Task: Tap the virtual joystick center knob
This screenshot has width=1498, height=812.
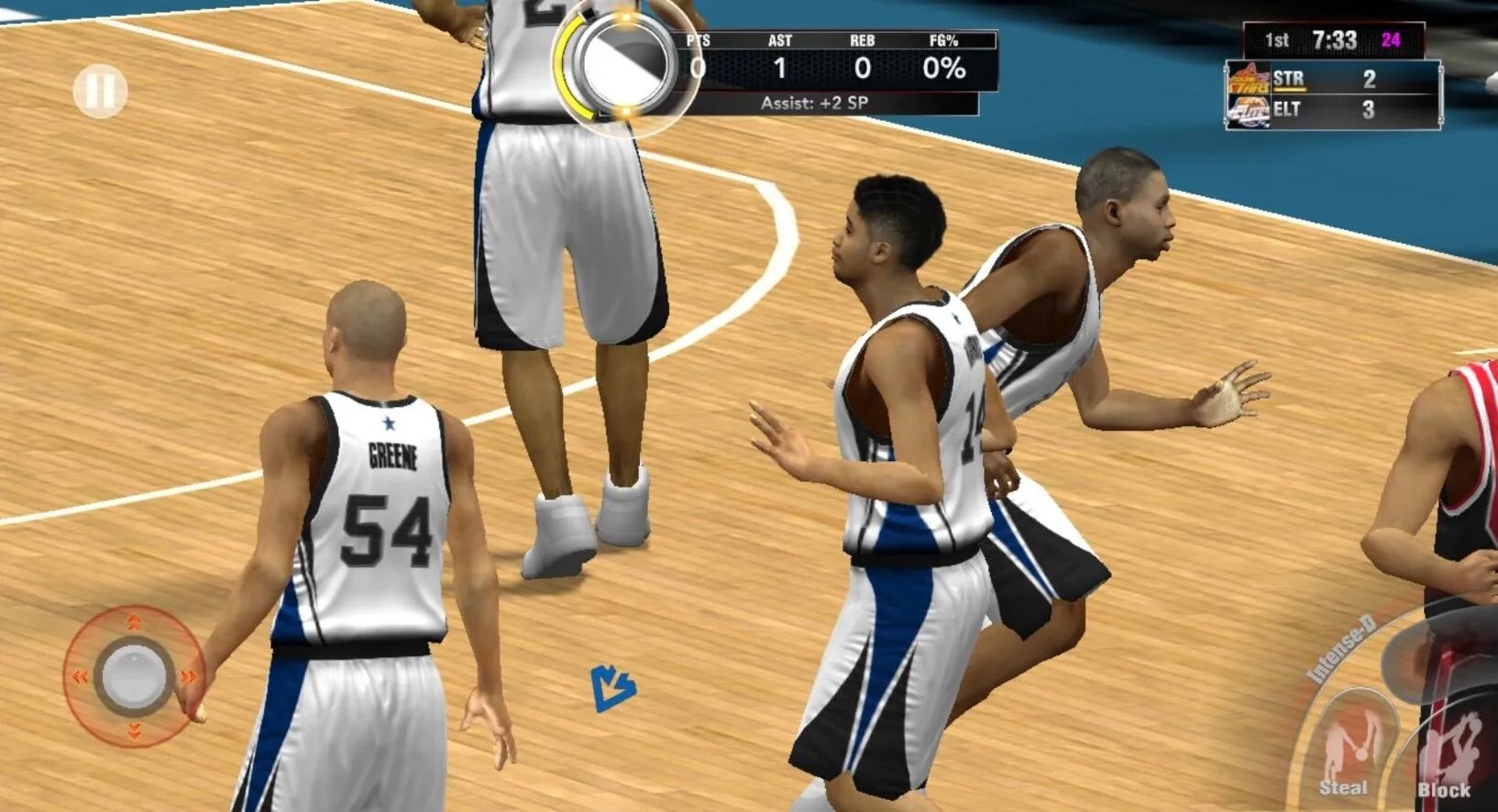Action: pyautogui.click(x=134, y=676)
